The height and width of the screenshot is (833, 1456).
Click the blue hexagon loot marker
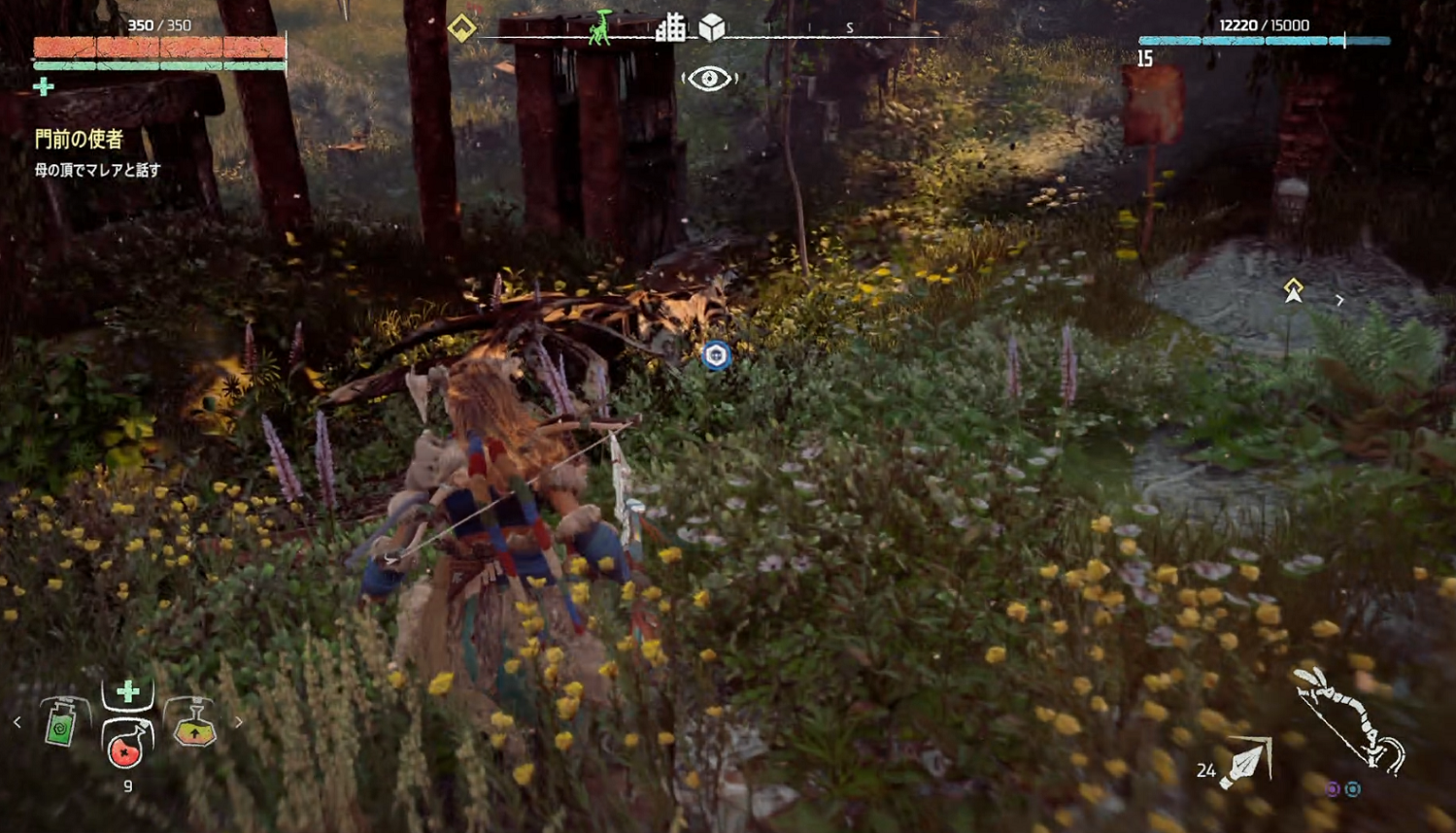pos(716,355)
